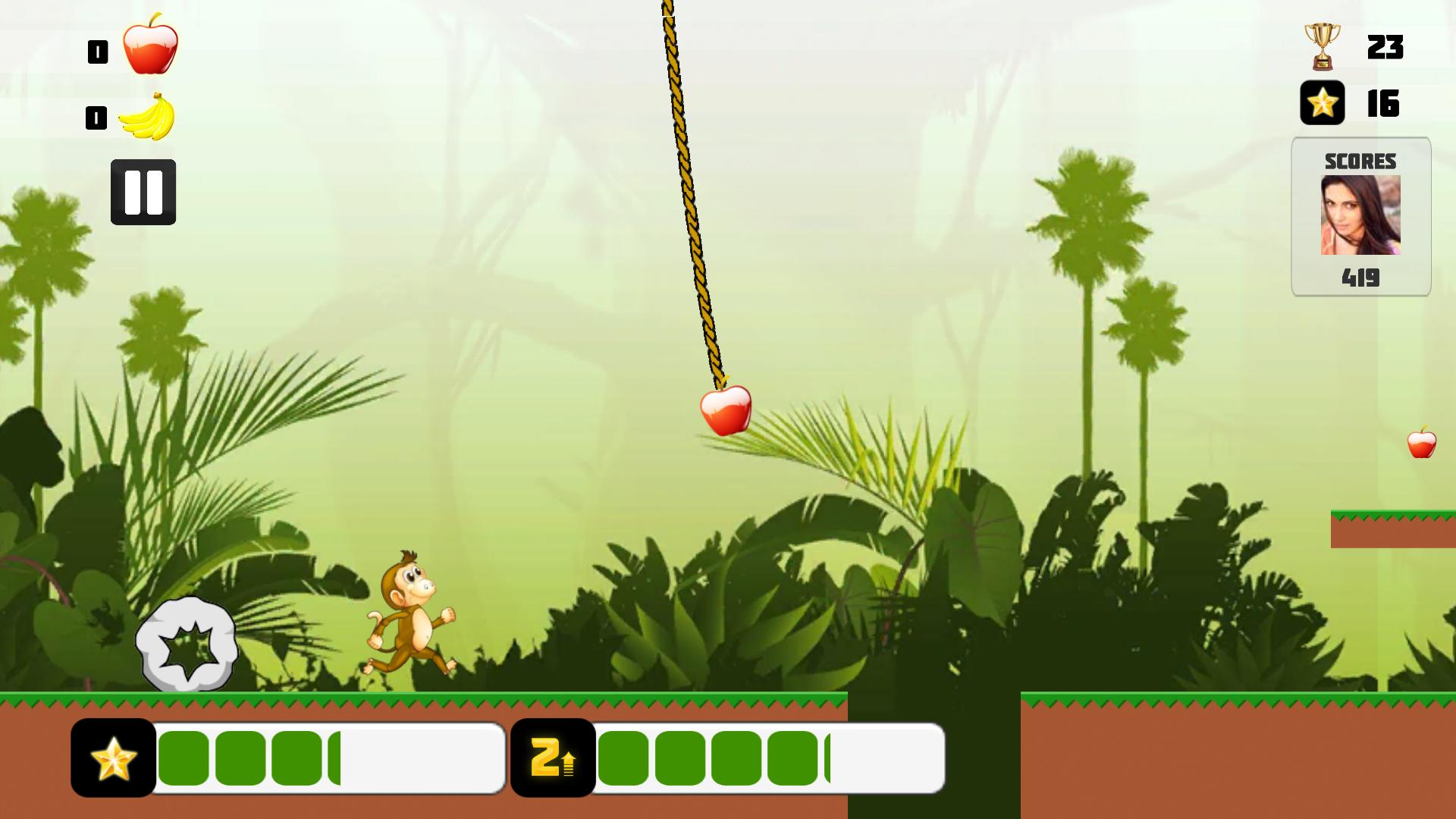This screenshot has height=819, width=1456.
Task: Click the apple count number zero
Action: 96,50
